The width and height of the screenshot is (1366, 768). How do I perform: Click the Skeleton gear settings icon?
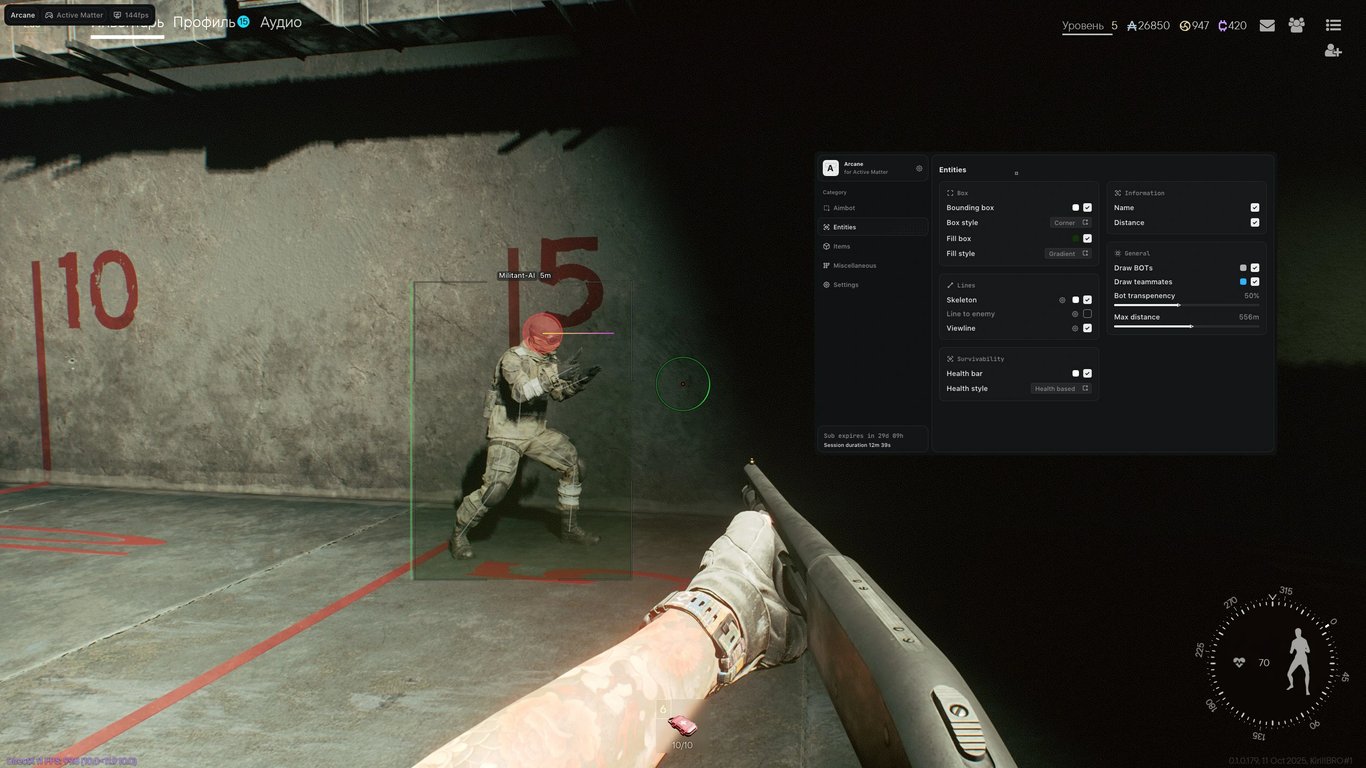[1062, 300]
